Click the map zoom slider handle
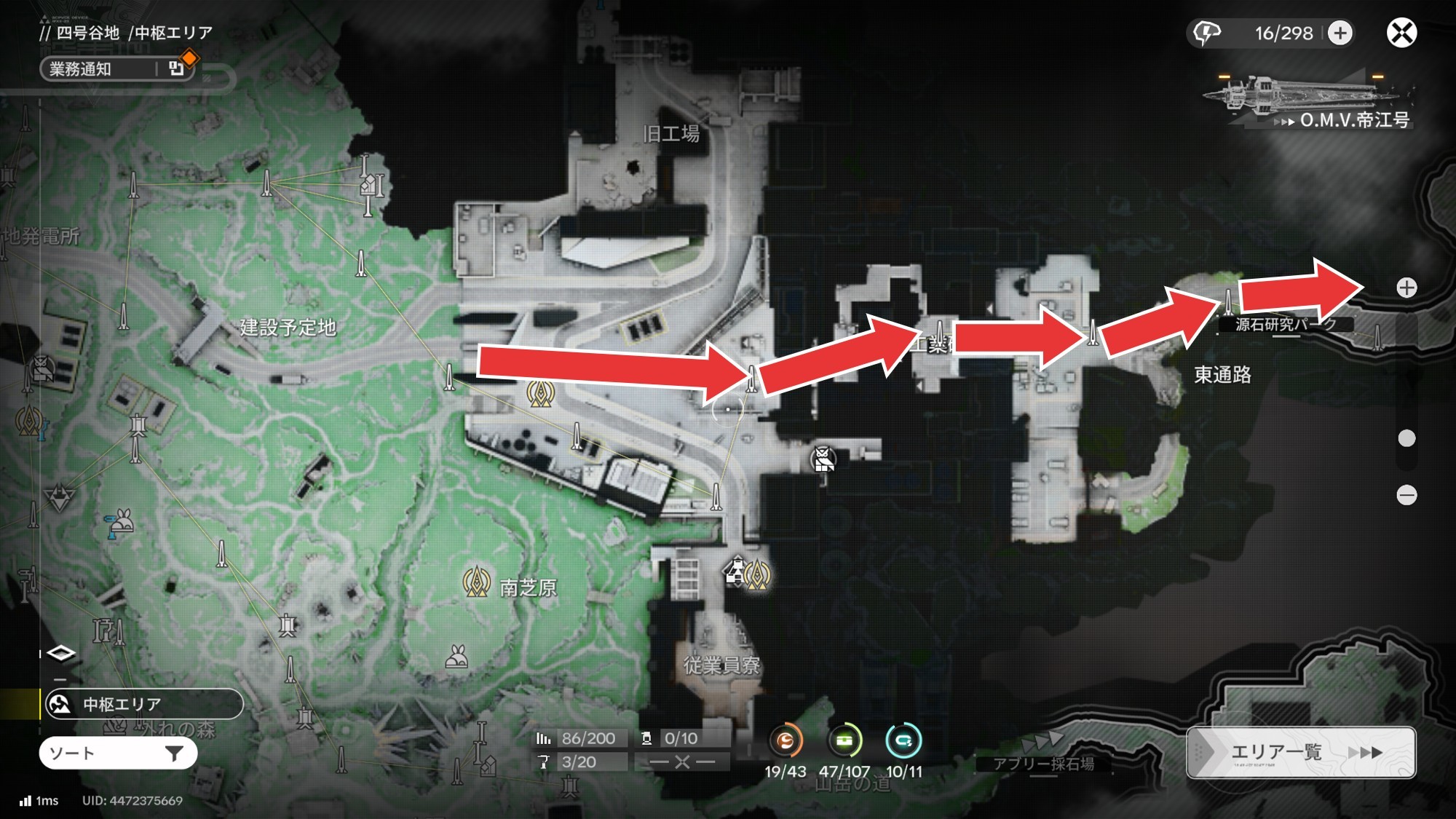 point(1406,438)
